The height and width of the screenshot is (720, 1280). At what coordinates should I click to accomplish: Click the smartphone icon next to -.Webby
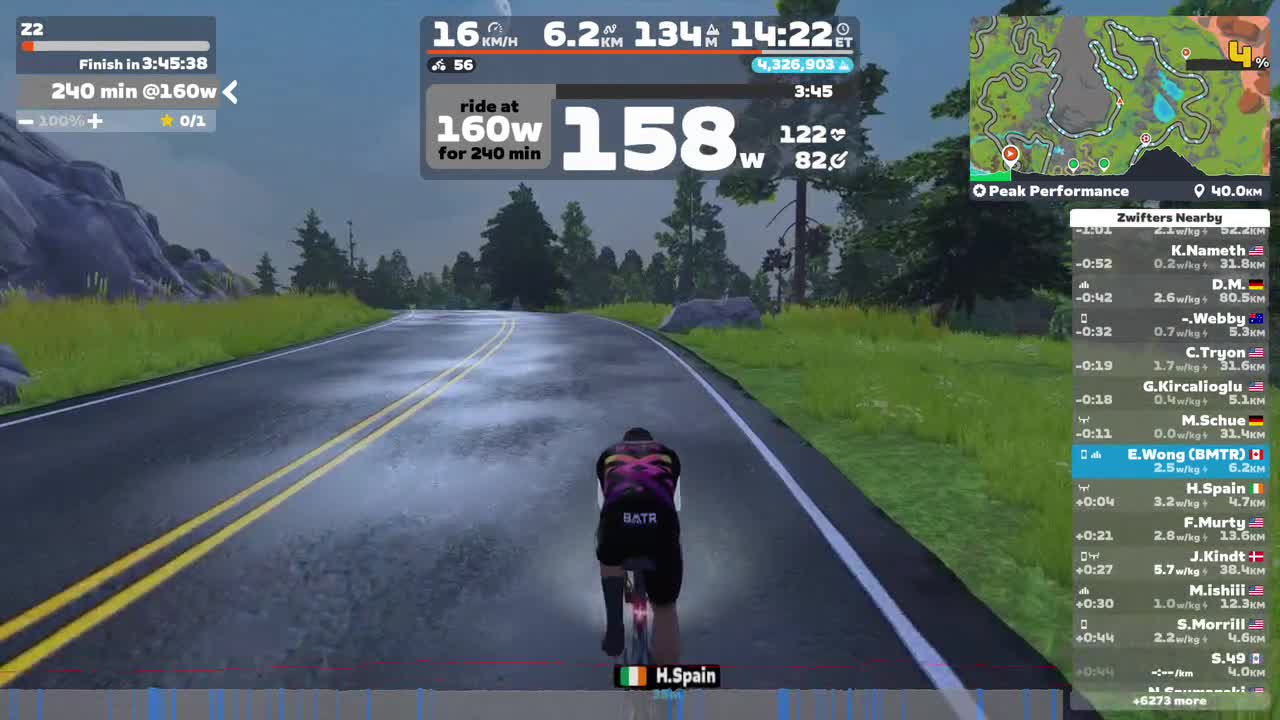pos(1083,318)
